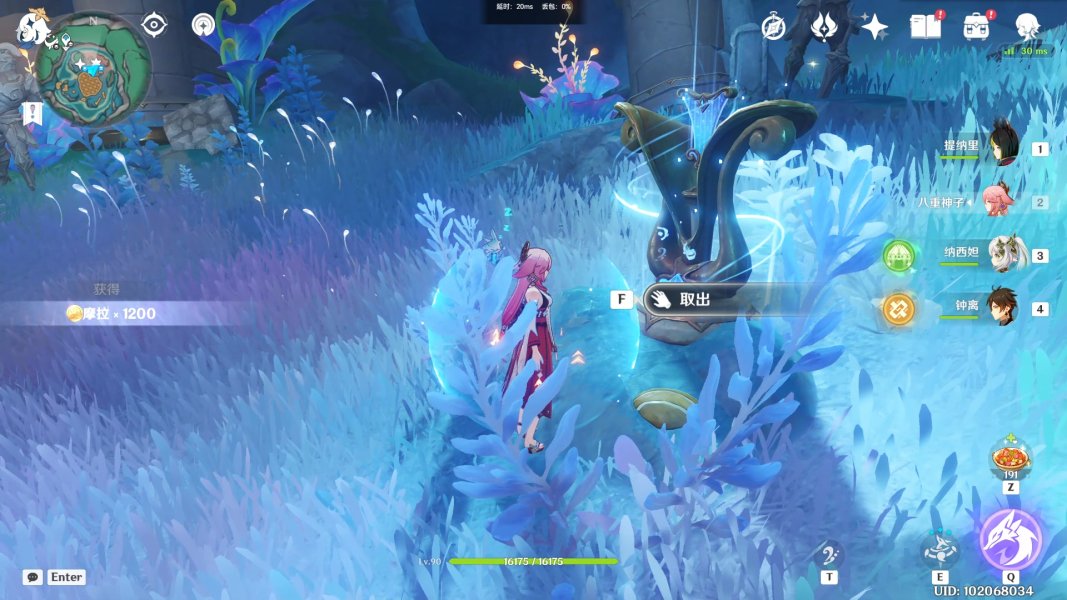Switch to party member 纳西妲

[1003, 255]
